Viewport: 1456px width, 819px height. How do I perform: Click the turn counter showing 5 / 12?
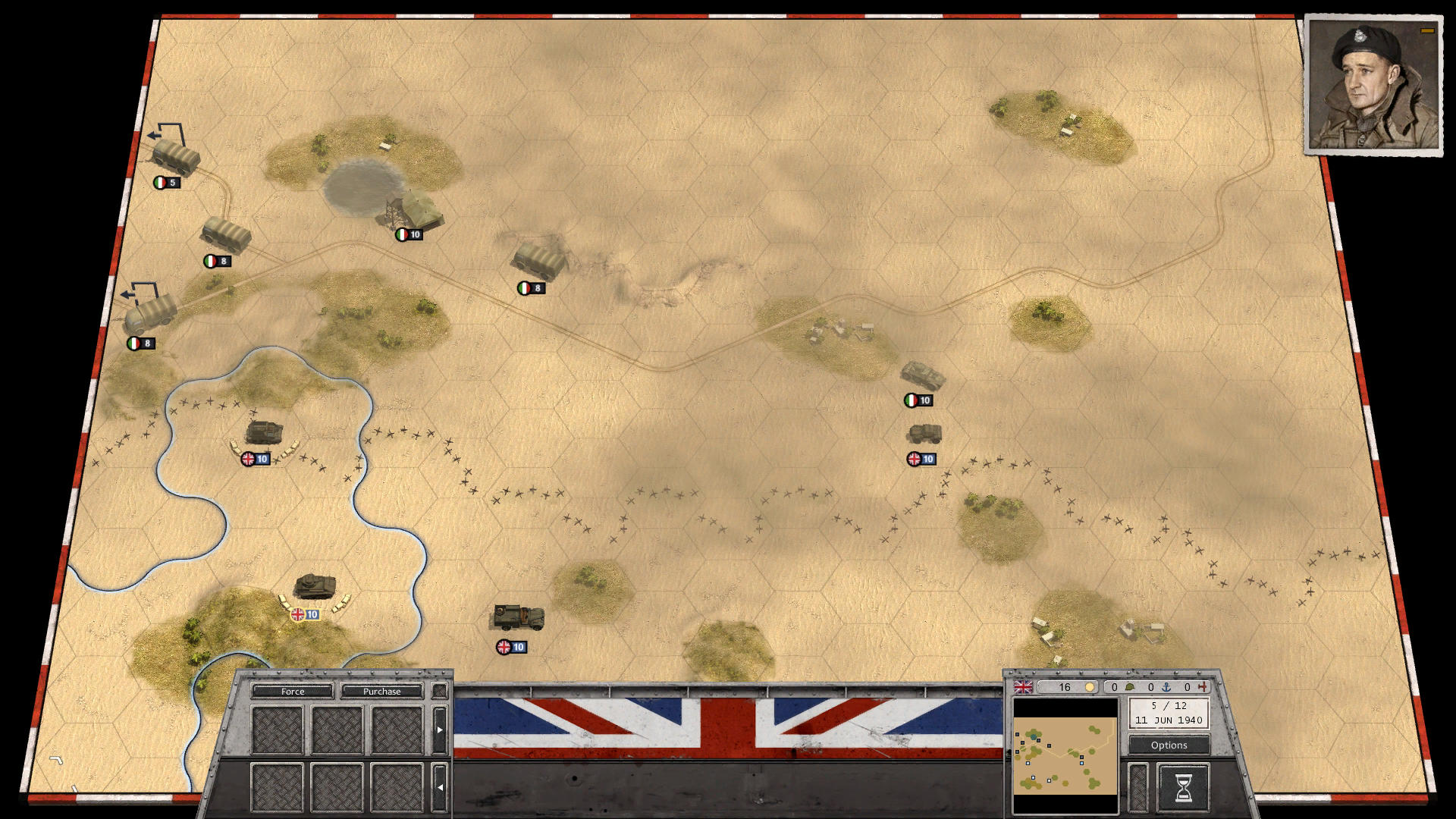1169,705
